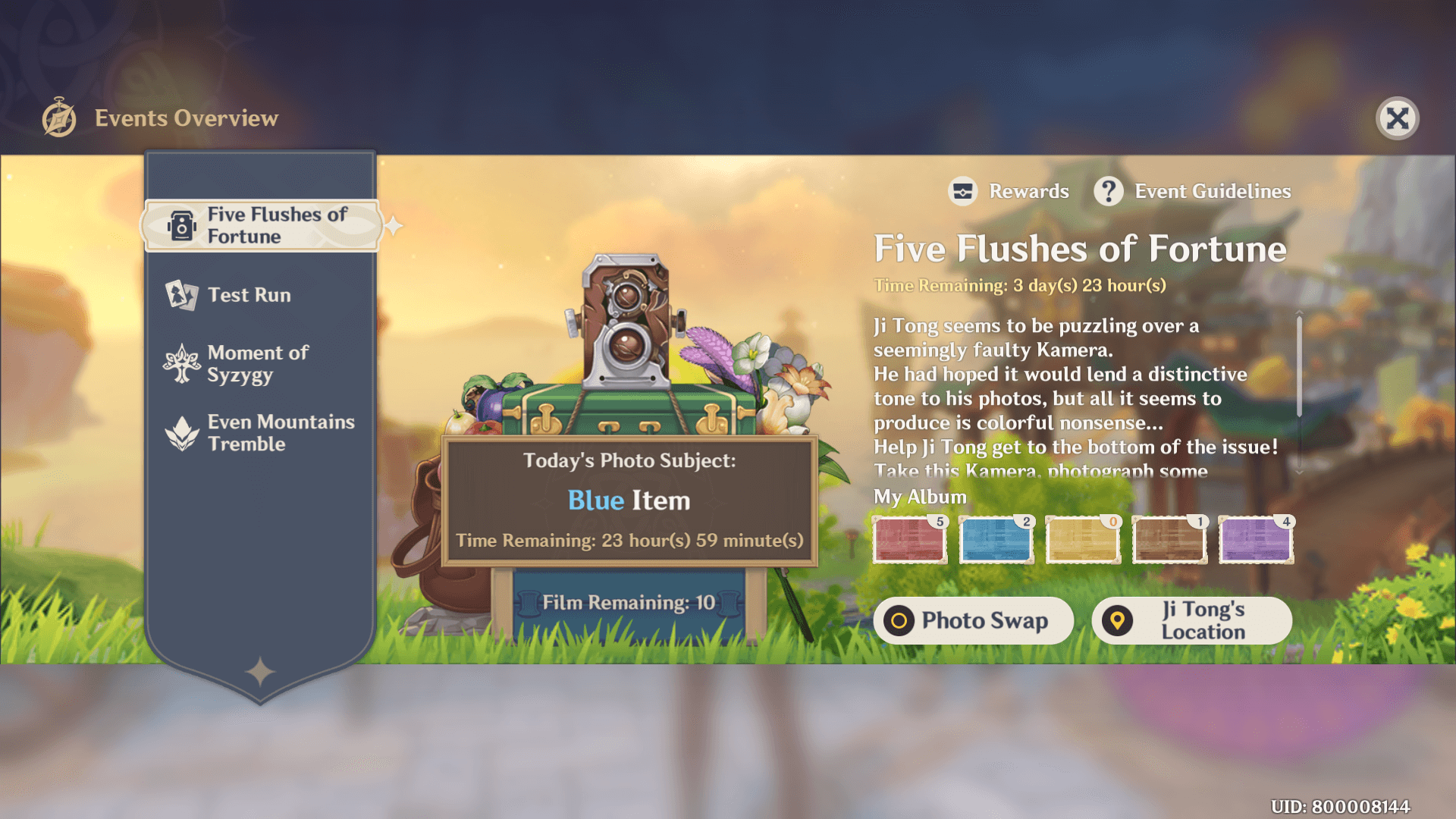Open the Photo Swap feature
Image resolution: width=1456 pixels, height=819 pixels.
pyautogui.click(x=973, y=620)
